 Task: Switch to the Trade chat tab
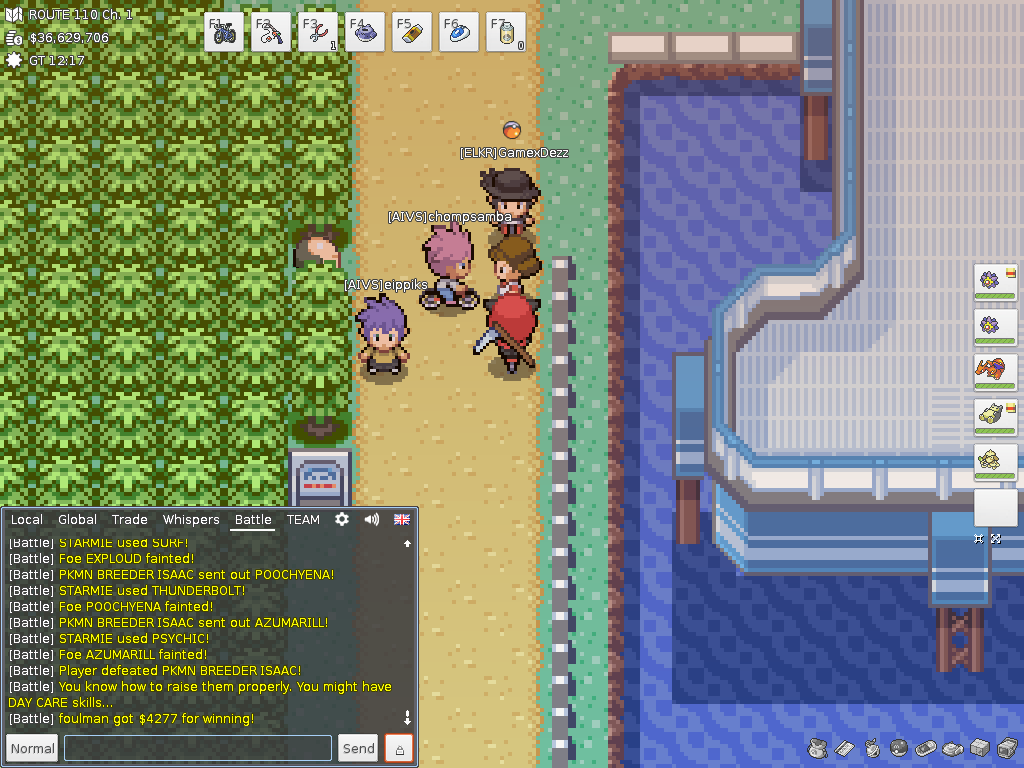click(x=130, y=520)
